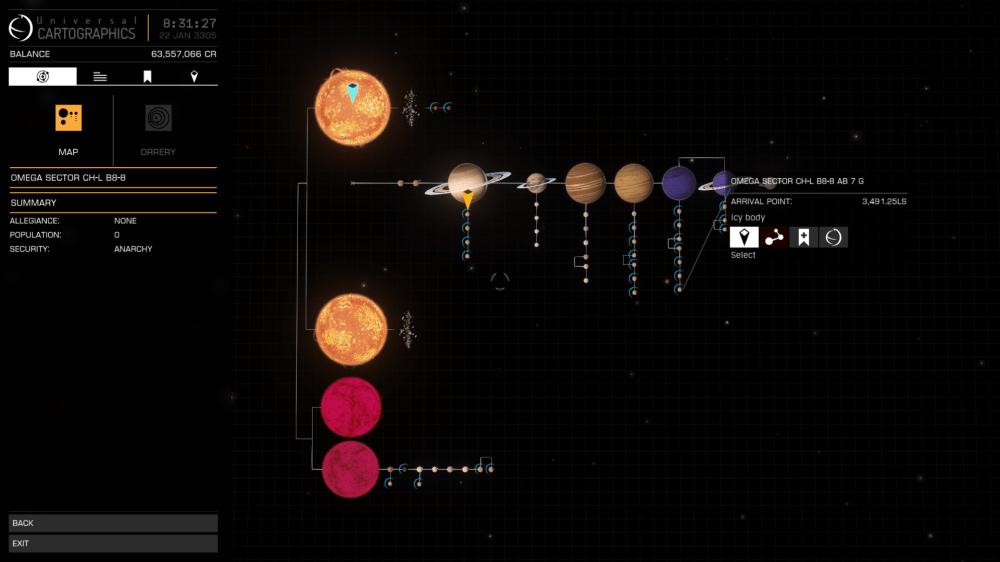Add a bookmark for the icy body

[x=804, y=237]
